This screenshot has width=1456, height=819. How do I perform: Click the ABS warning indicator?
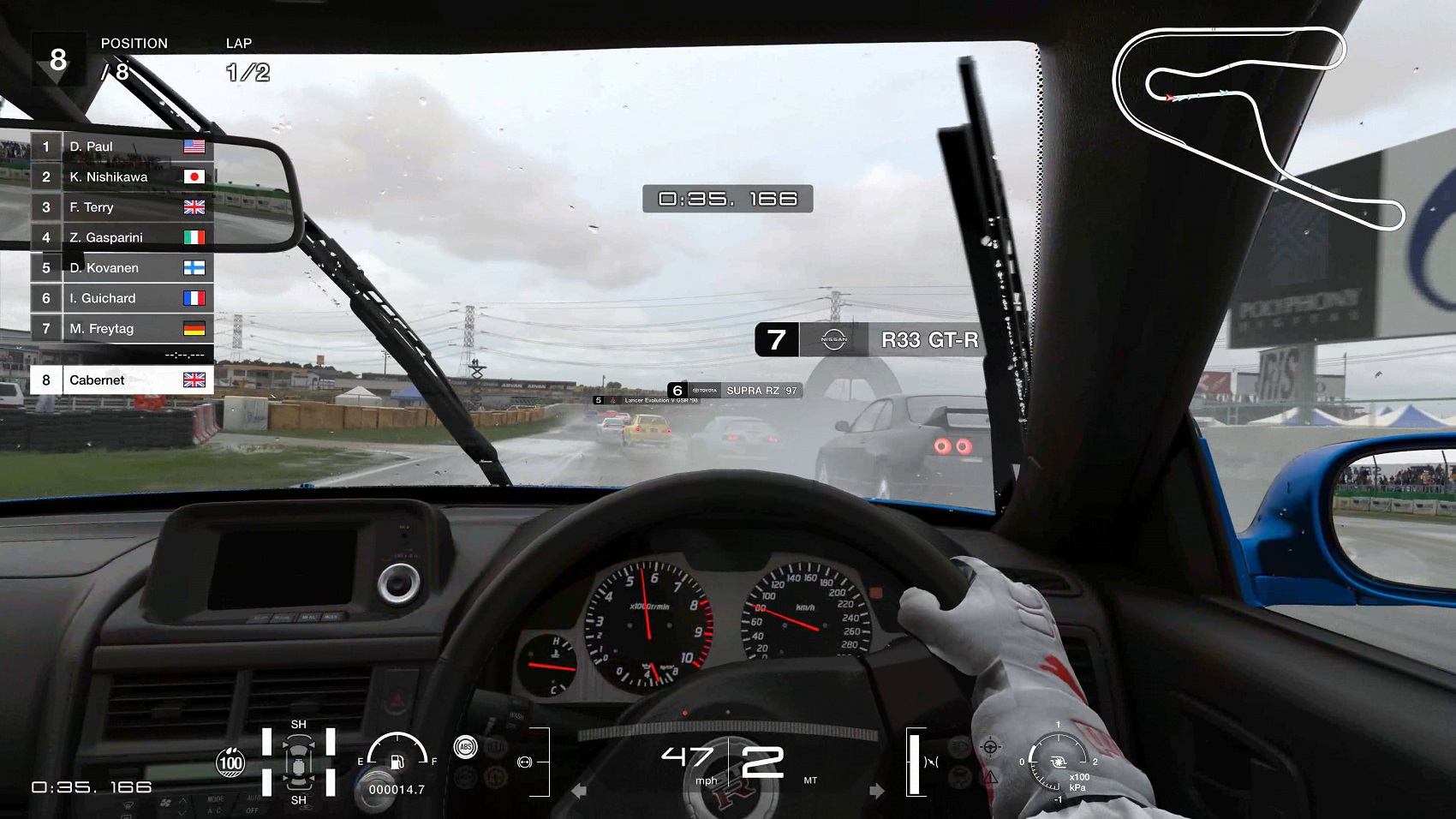click(x=467, y=746)
